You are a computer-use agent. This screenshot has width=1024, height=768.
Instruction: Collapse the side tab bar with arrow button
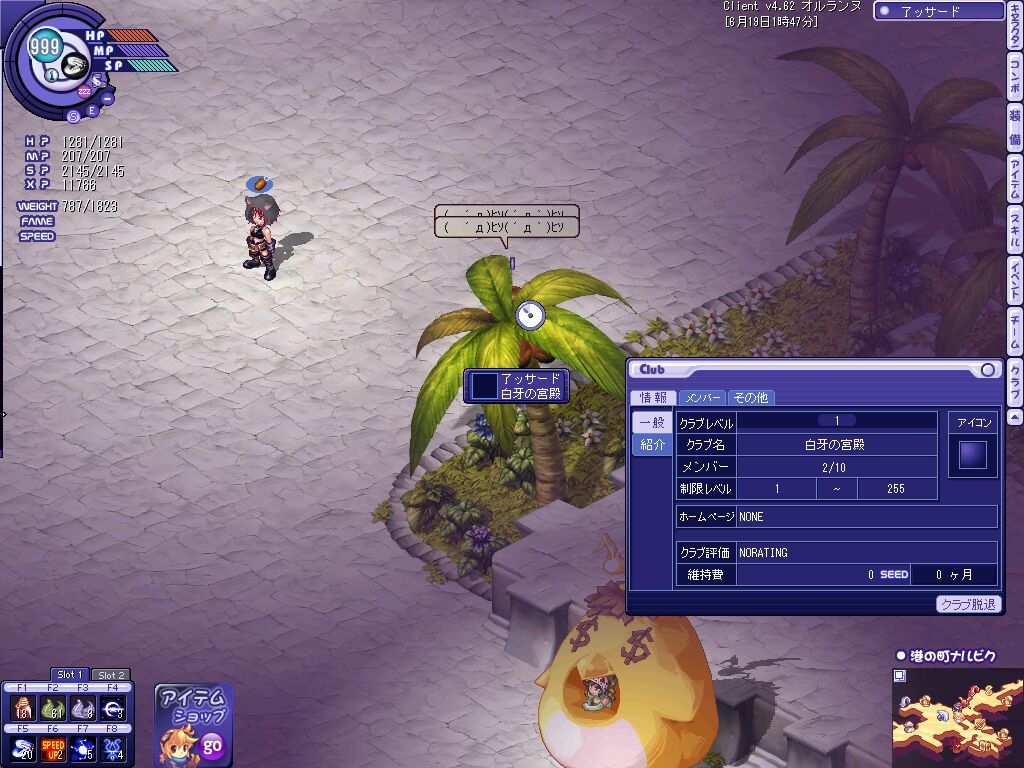[x=1014, y=416]
